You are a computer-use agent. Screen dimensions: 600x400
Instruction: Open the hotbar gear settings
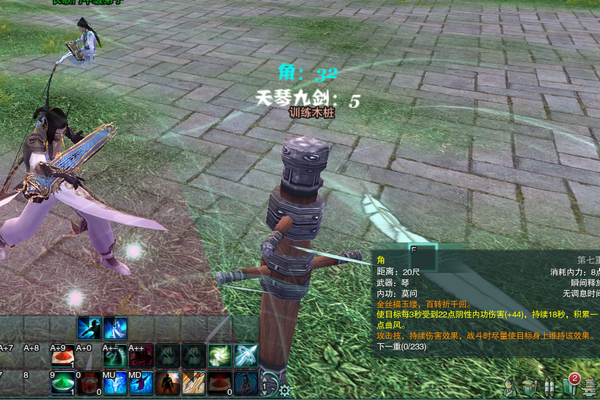(284, 389)
